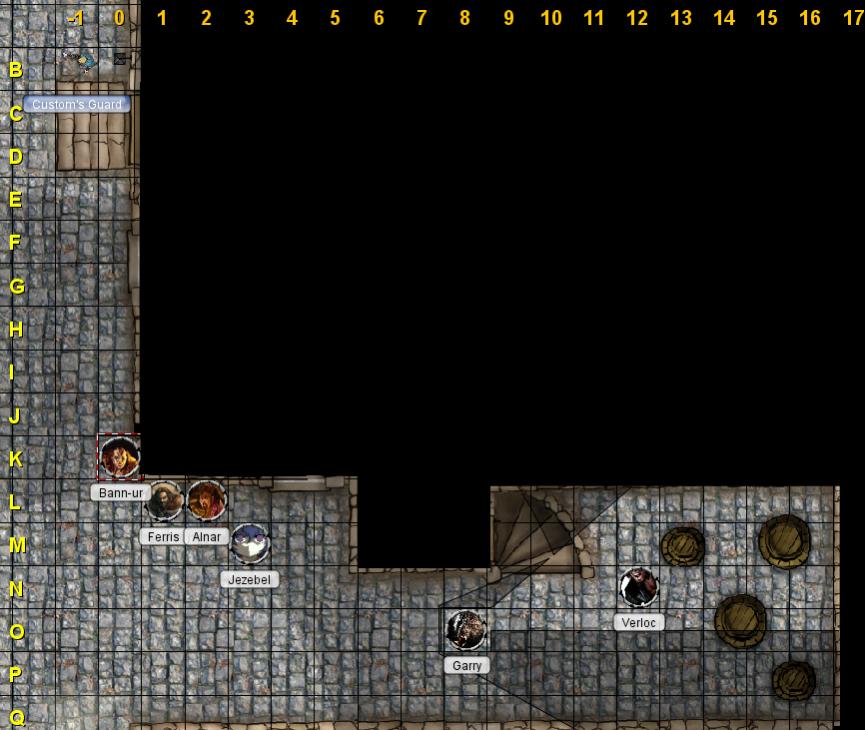Image resolution: width=865 pixels, height=730 pixels.
Task: Select the Ferris character token
Action: 164,501
